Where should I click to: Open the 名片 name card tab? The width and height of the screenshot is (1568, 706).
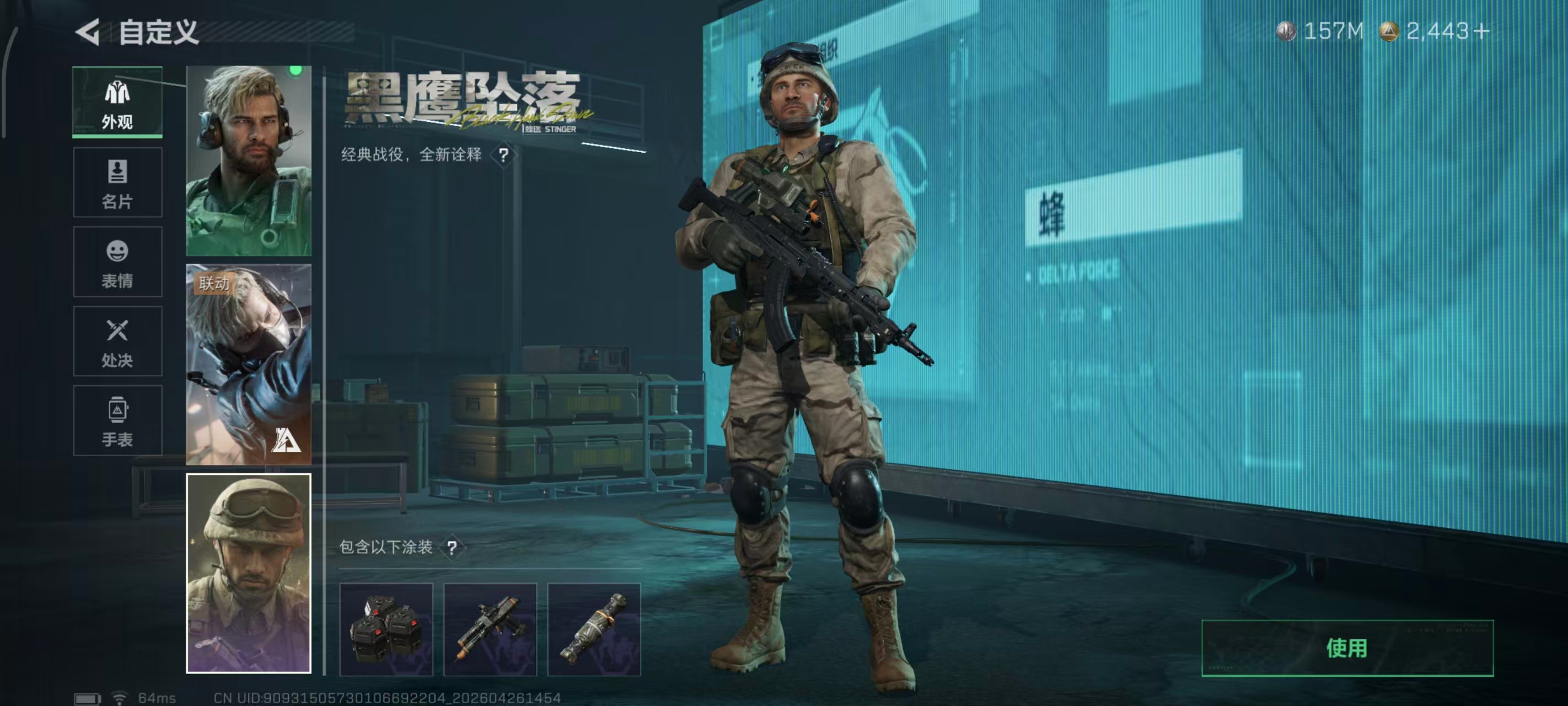(117, 182)
